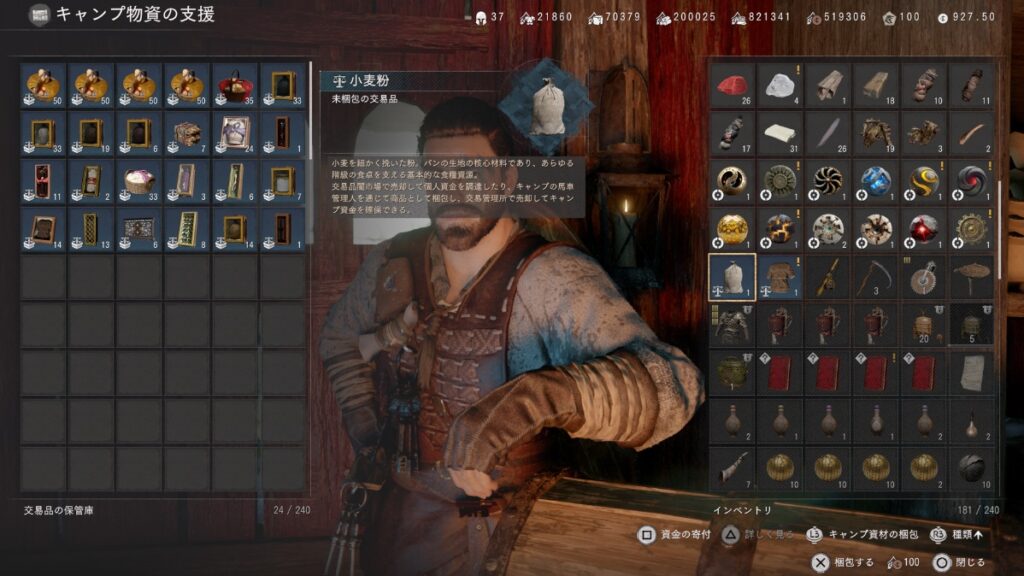Click the 閉じる close button
The height and width of the screenshot is (576, 1024).
(x=948, y=563)
